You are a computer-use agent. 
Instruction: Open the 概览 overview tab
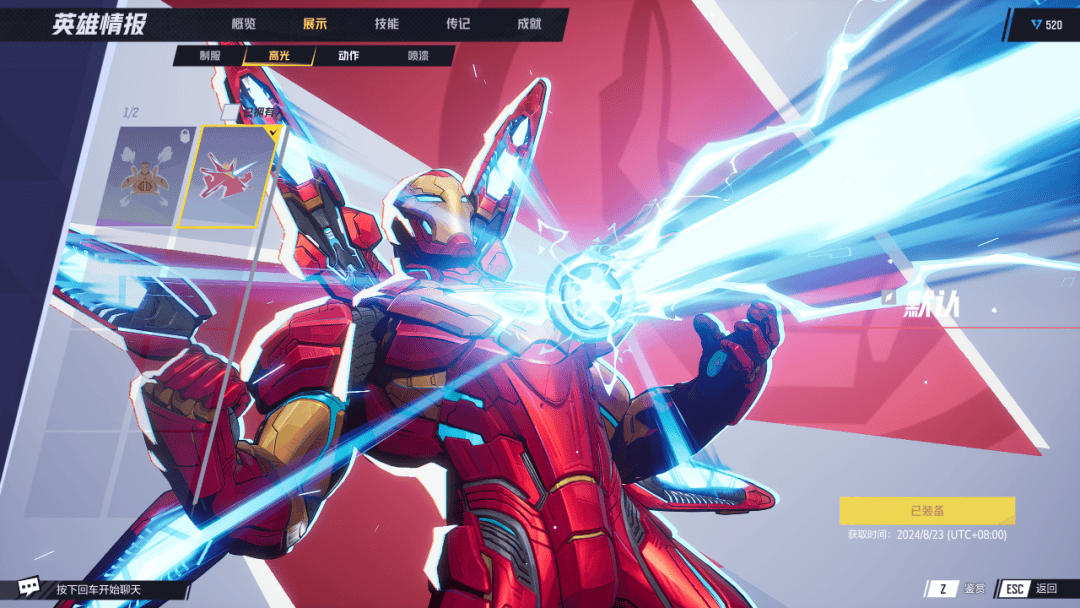[x=243, y=24]
